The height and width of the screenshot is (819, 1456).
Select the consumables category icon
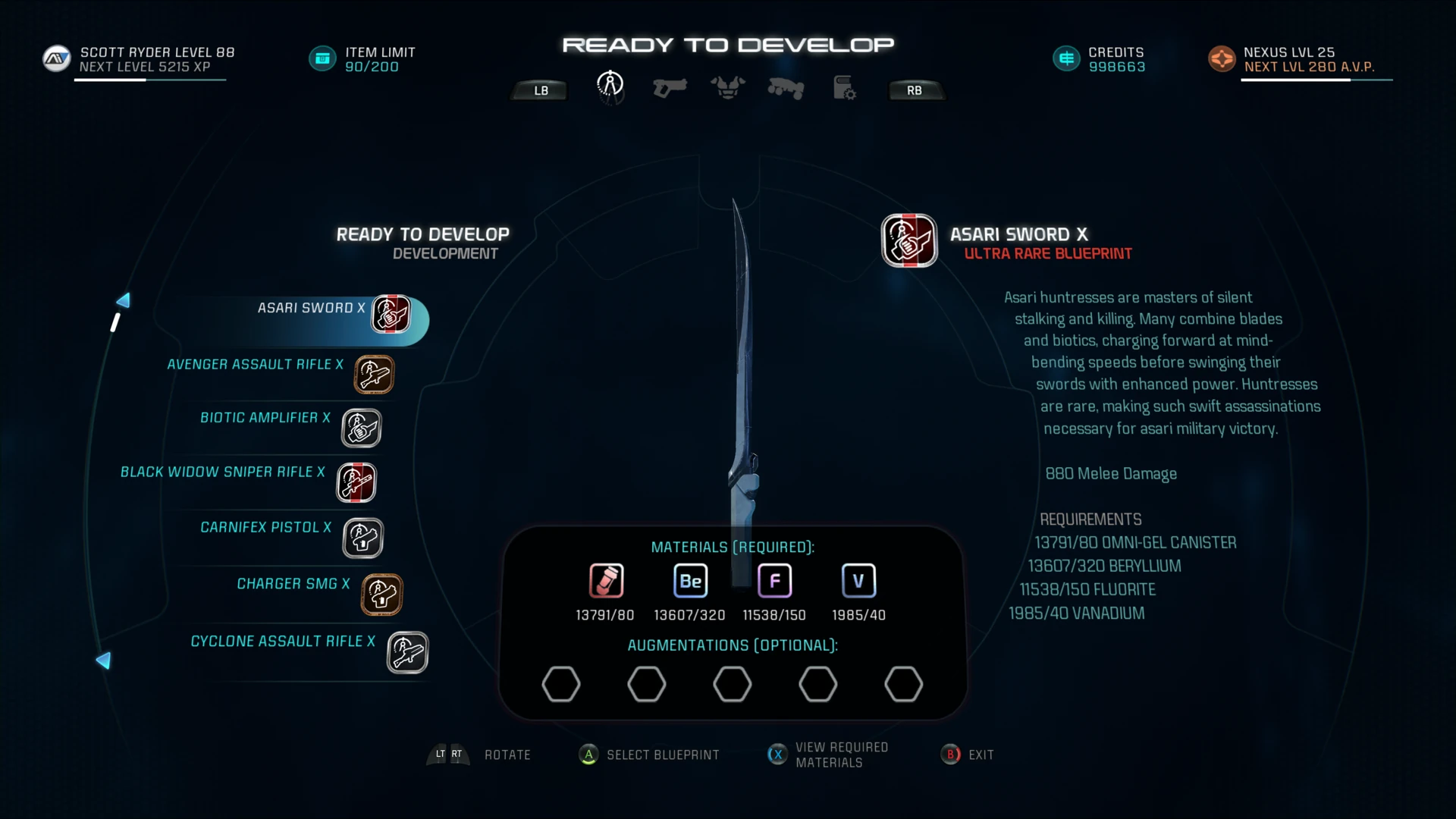(x=843, y=88)
